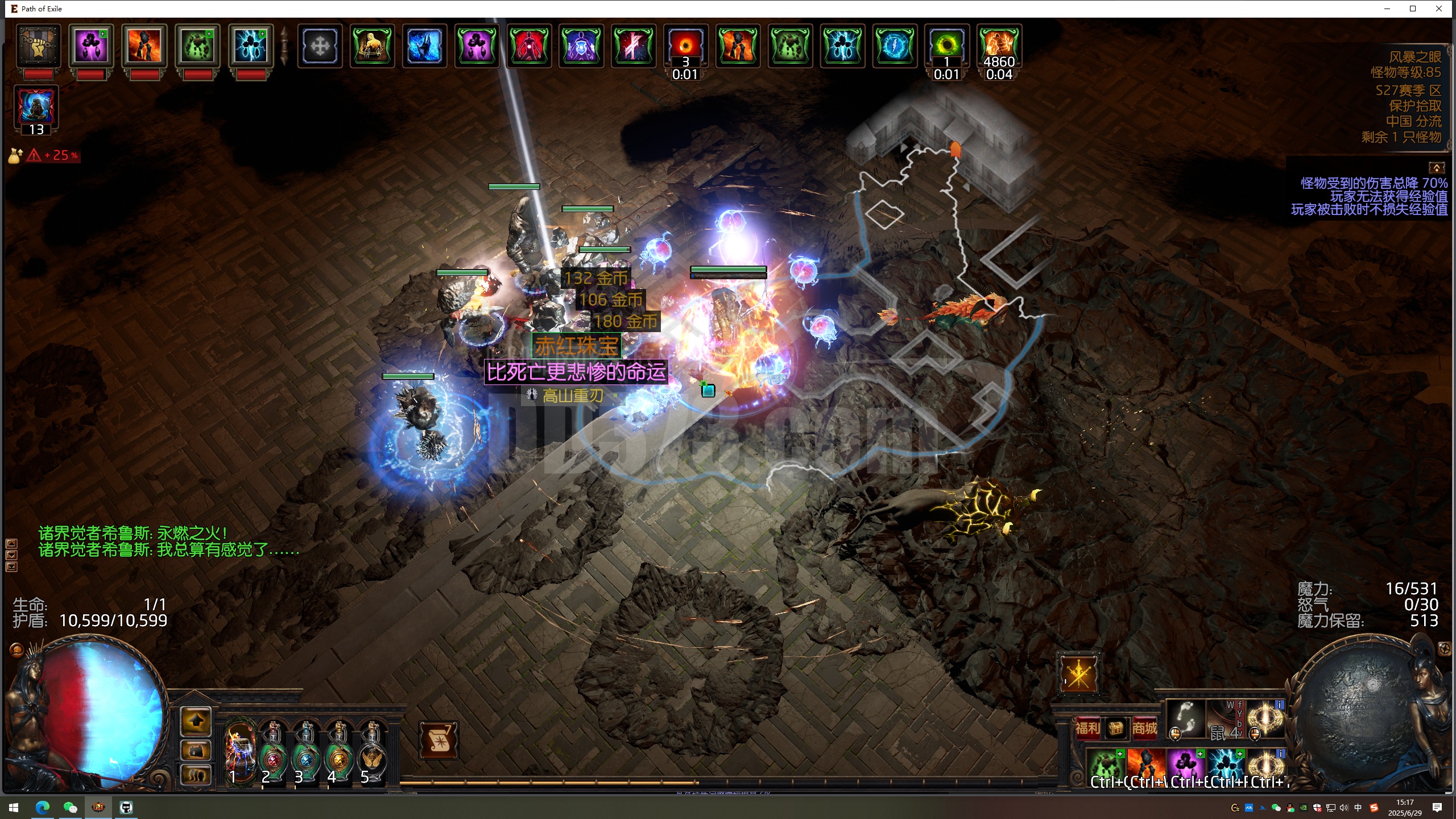
Task: Use the blue gem flask in slot 3
Action: (x=306, y=752)
